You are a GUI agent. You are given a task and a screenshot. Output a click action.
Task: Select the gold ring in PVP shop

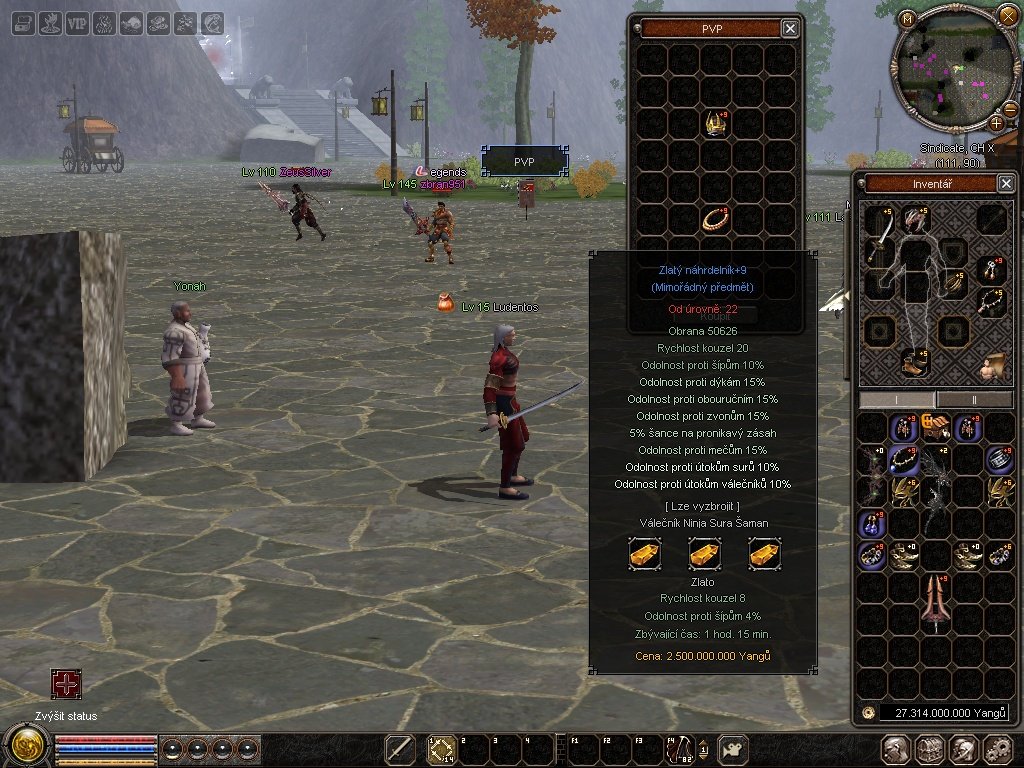click(x=716, y=220)
